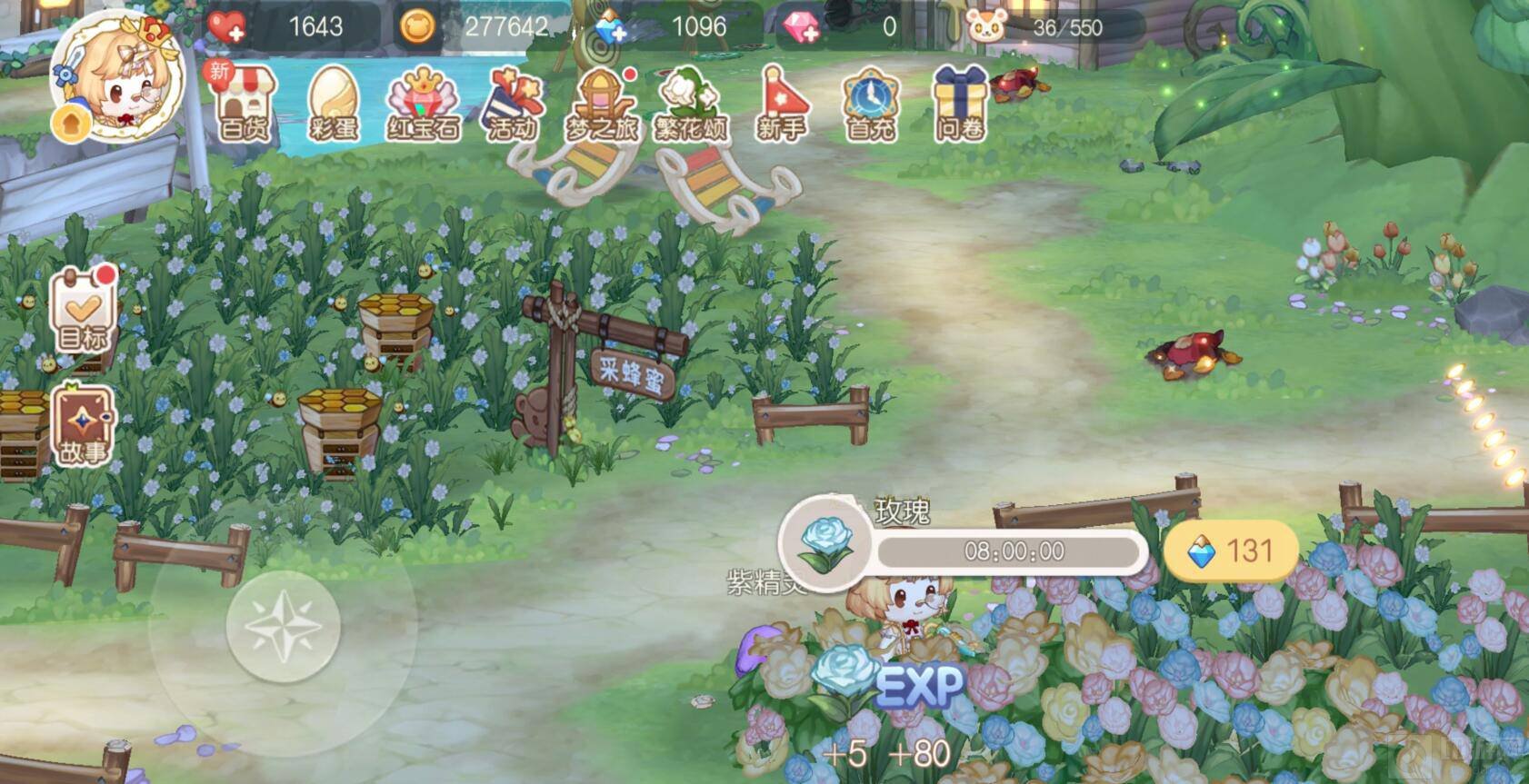Image resolution: width=1529 pixels, height=784 pixels.
Task: Open the 活动 events menu
Action: 513,104
